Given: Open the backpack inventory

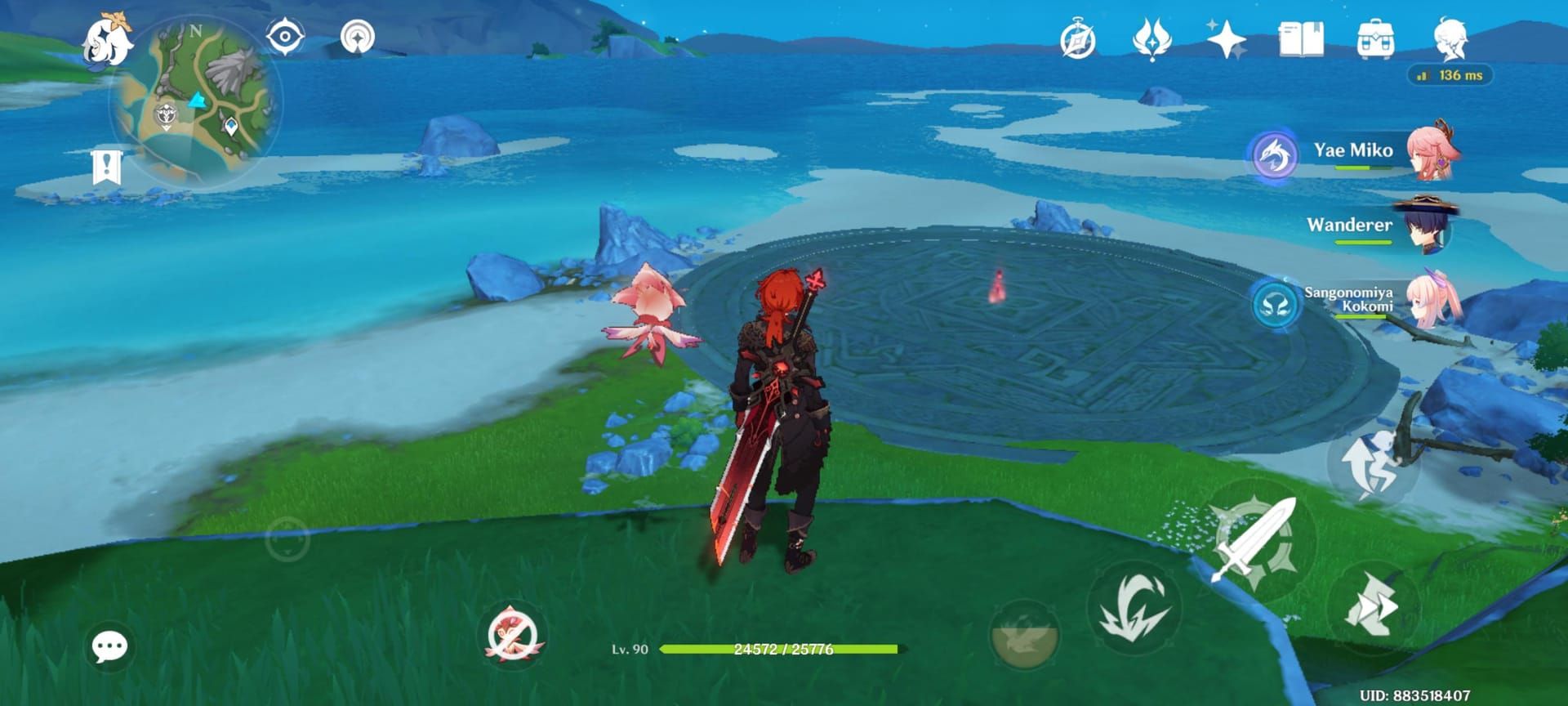Looking at the screenshot, I should (x=1375, y=39).
